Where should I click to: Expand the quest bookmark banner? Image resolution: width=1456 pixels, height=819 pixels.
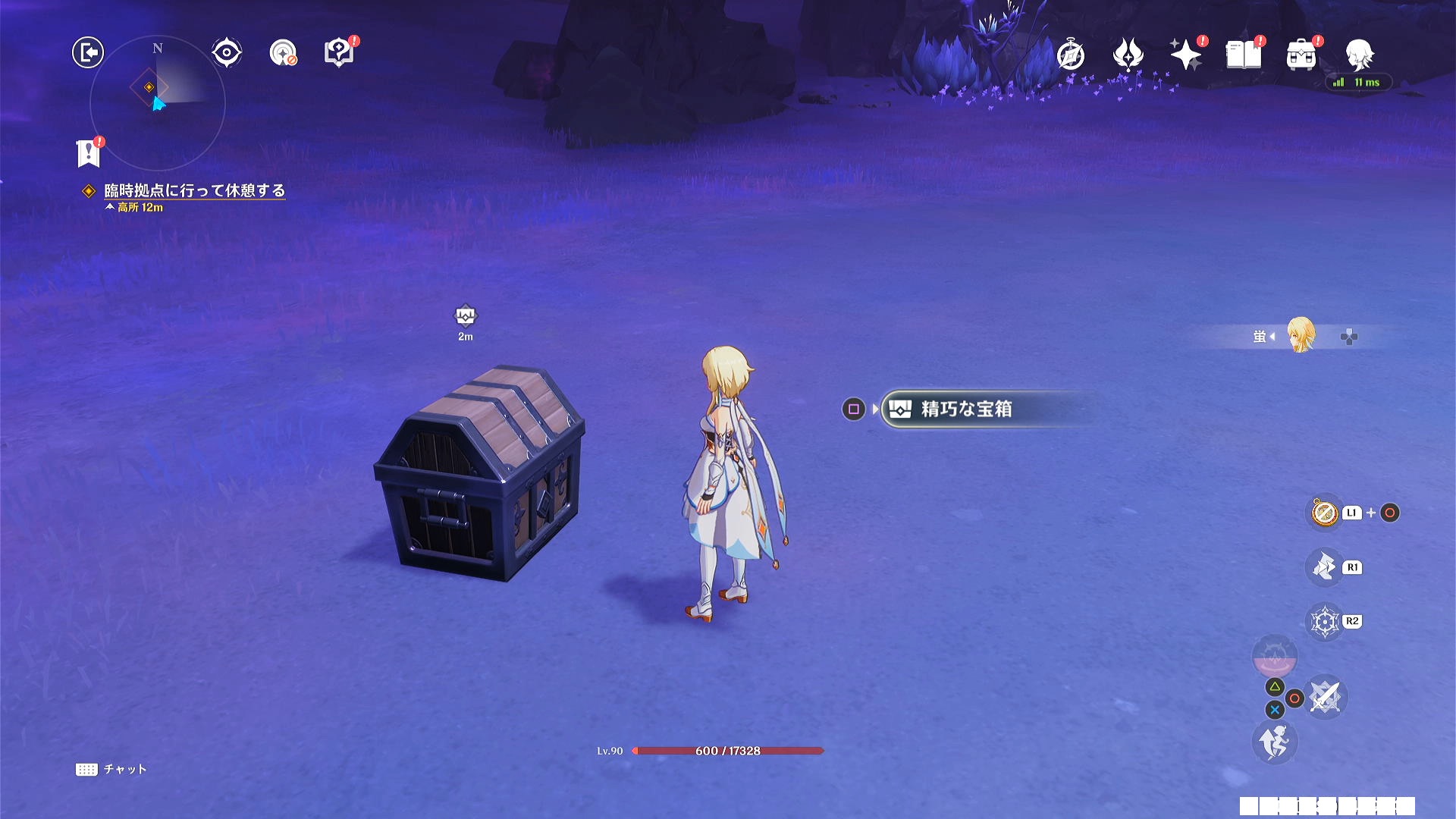88,152
